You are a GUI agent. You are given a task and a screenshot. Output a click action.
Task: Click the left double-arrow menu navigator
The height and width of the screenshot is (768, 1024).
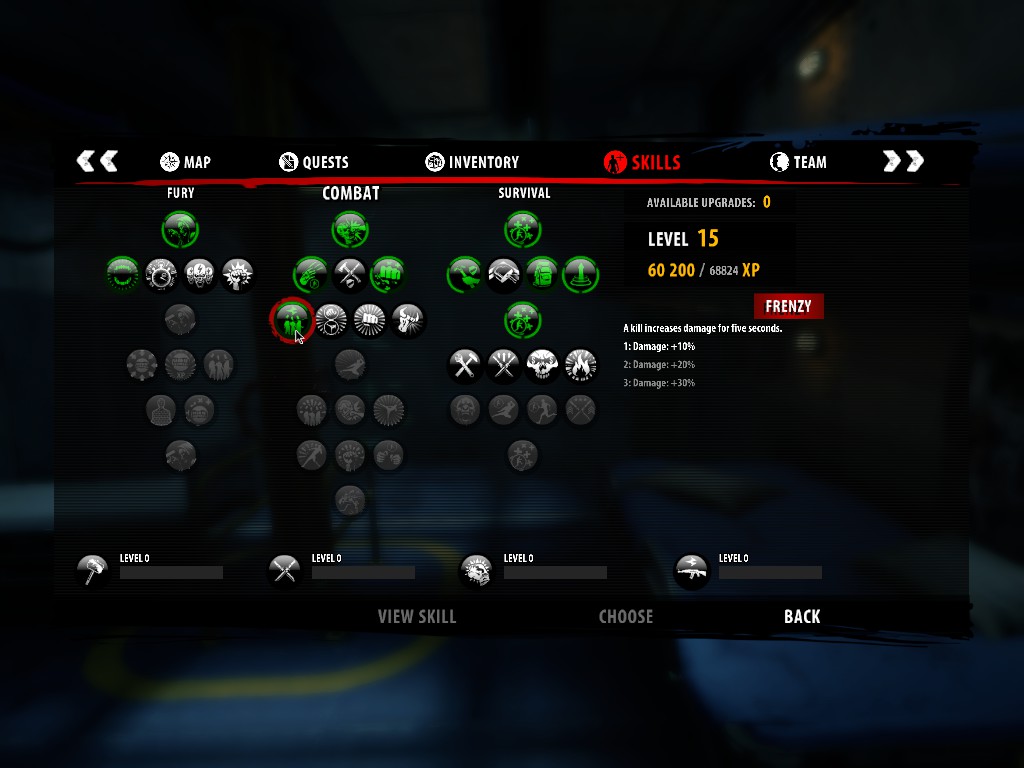click(x=97, y=161)
